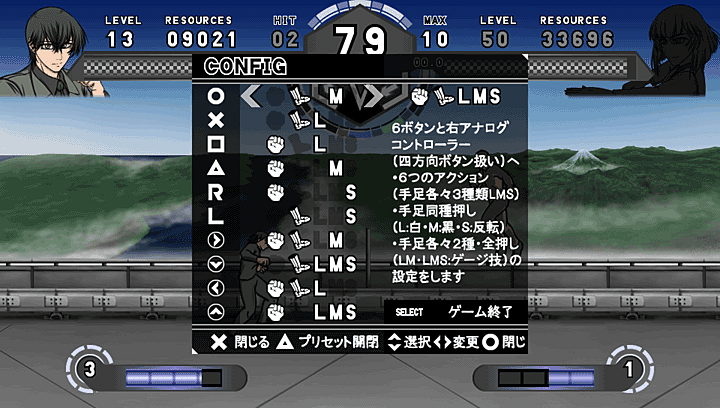
Task: Select the triangle button punch M mapping row
Action: click(x=300, y=168)
